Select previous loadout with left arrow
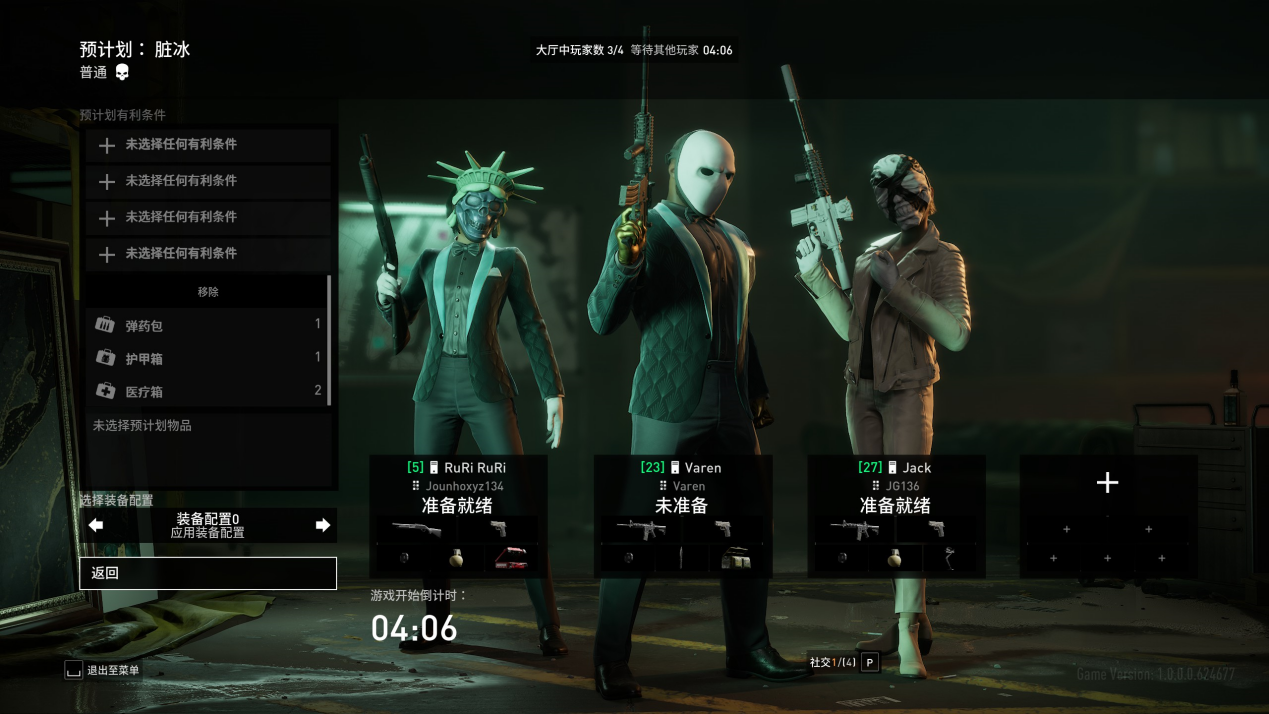The height and width of the screenshot is (714, 1269). click(x=96, y=525)
